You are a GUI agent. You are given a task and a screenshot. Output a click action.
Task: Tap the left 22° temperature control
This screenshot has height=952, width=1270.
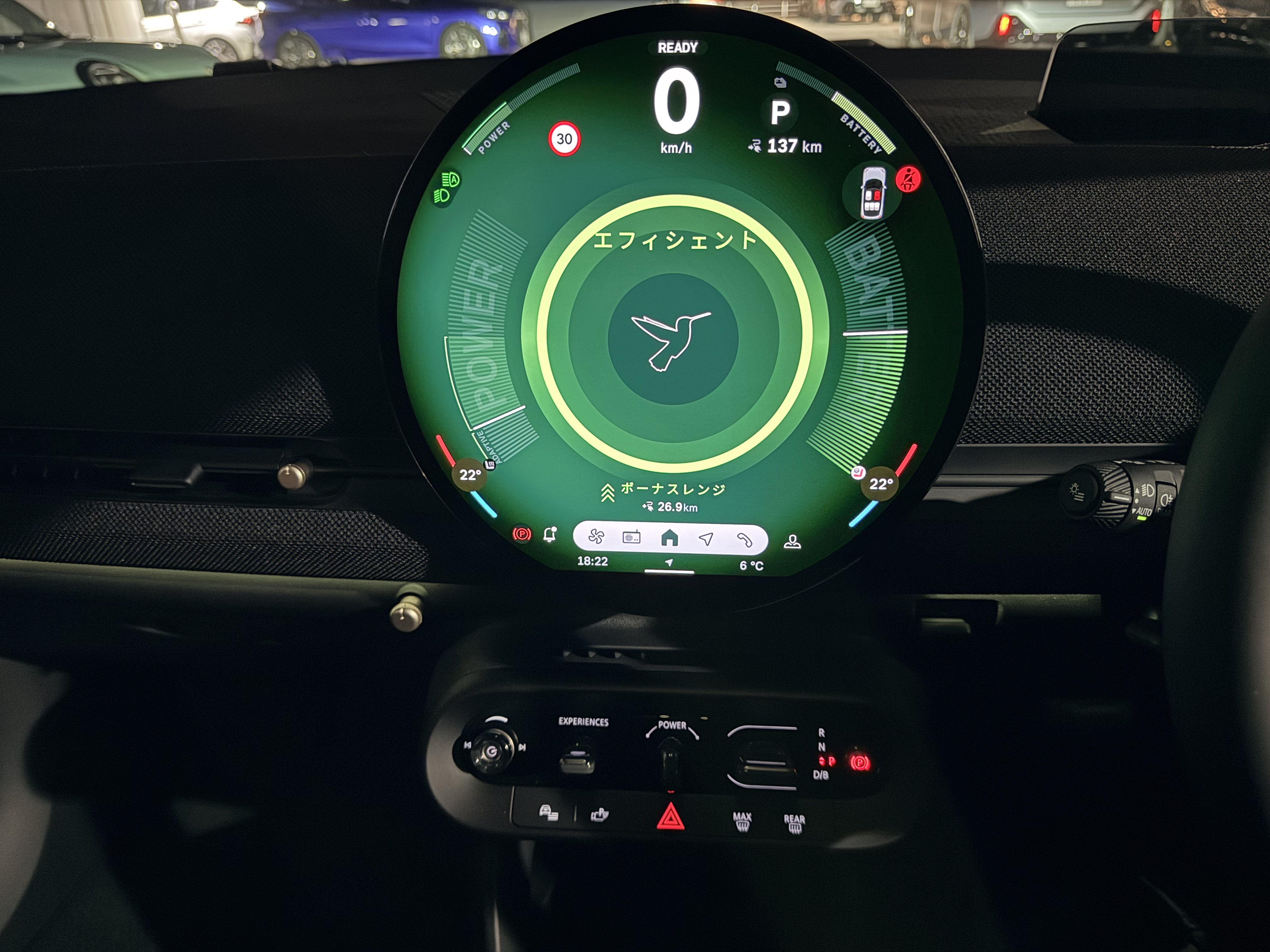pos(470,474)
